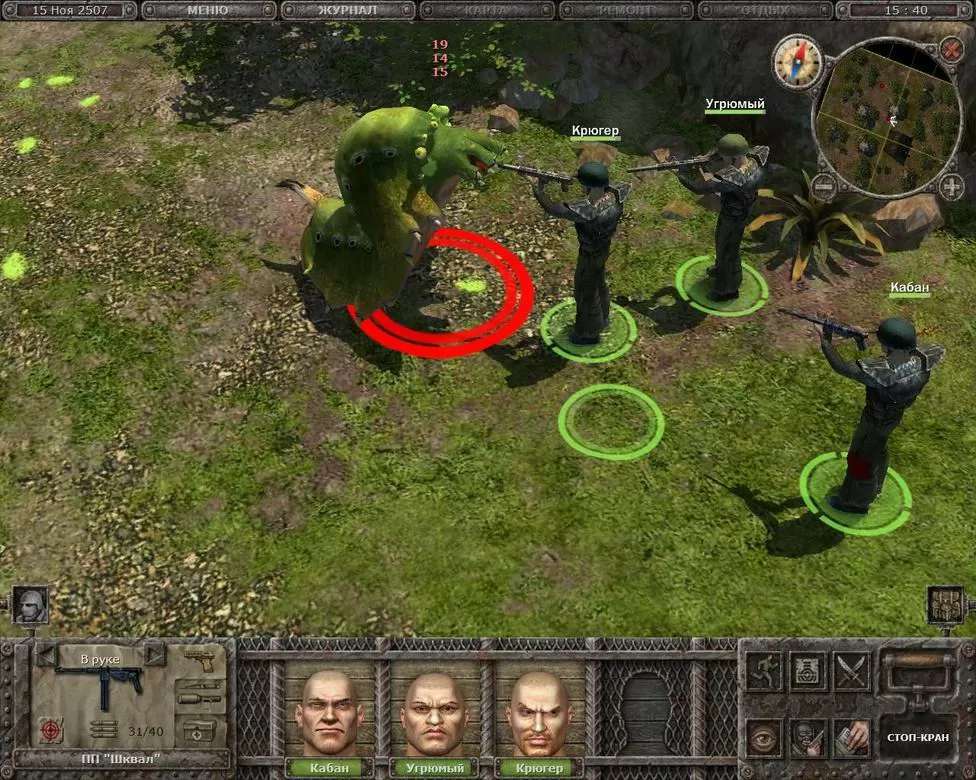976x780 pixels.
Task: Close the minimap with the X button
Action: 951,49
